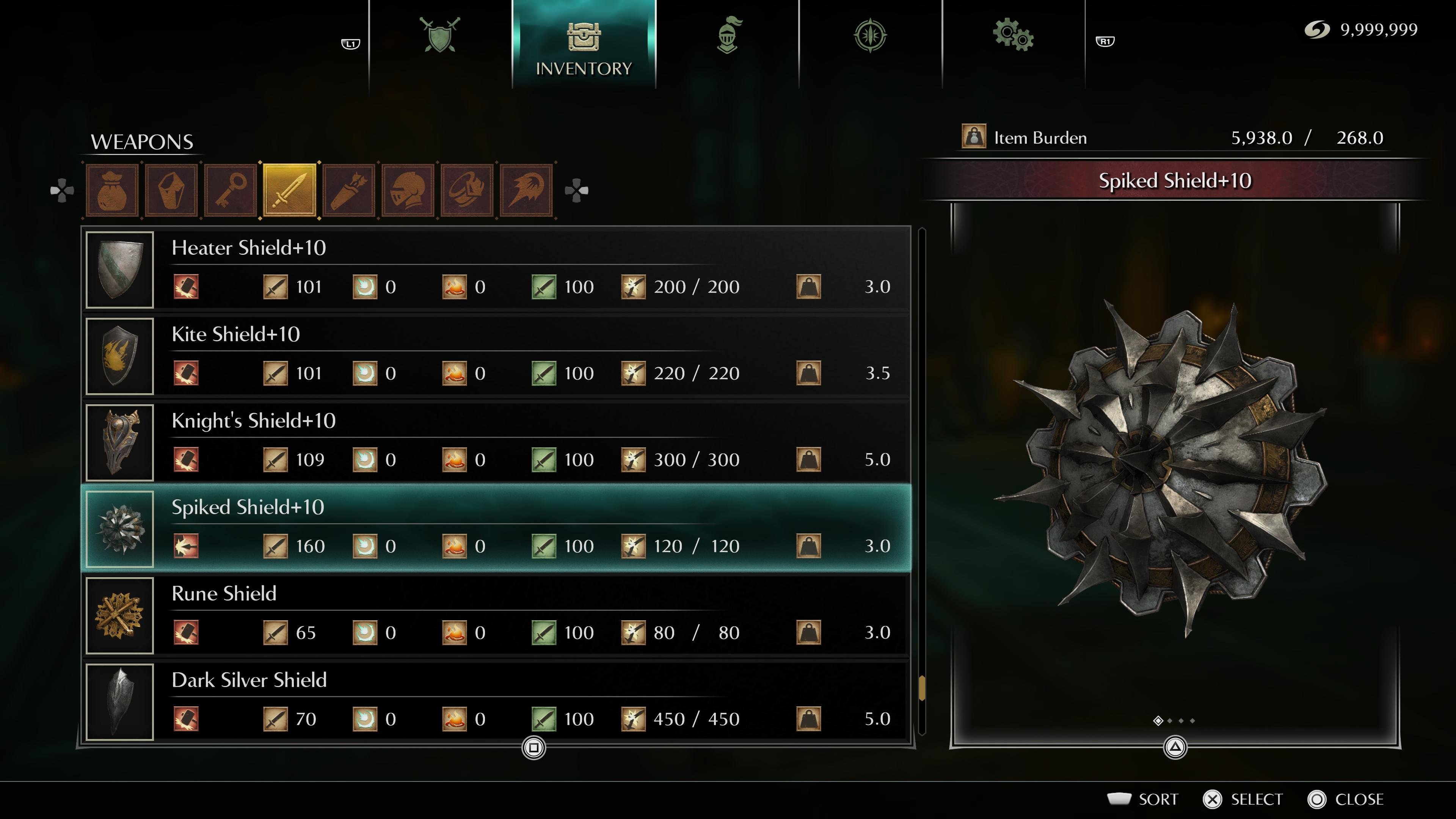This screenshot has width=1456, height=819.
Task: Select the sword weapons category
Action: [290, 190]
